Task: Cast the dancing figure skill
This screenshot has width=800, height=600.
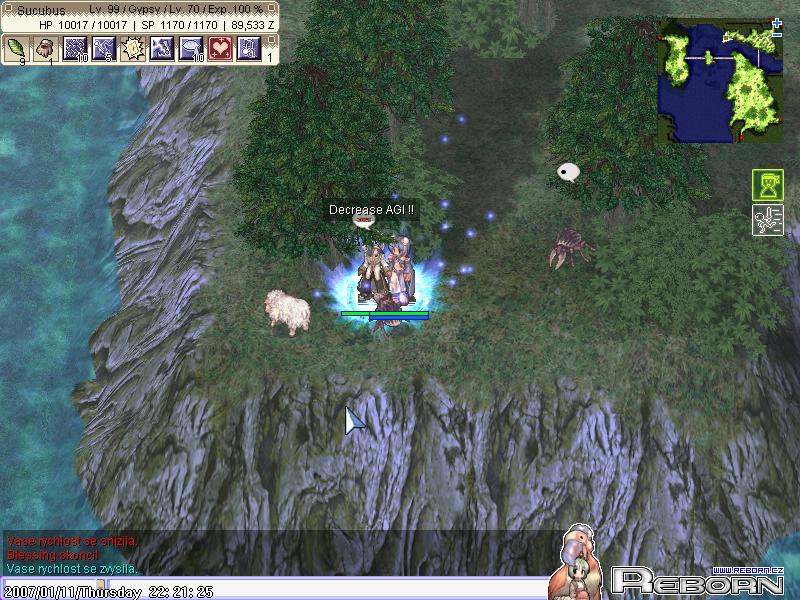Action: click(104, 47)
